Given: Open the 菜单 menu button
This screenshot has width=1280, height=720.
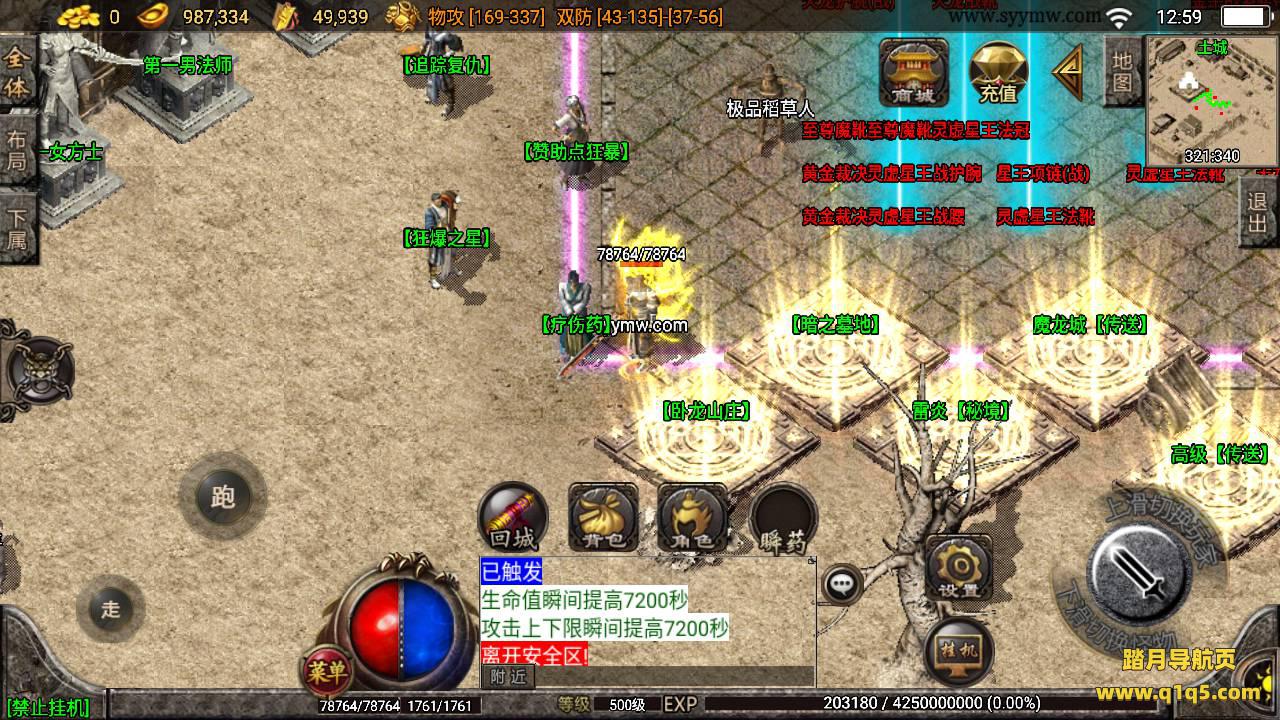Looking at the screenshot, I should tap(326, 671).
